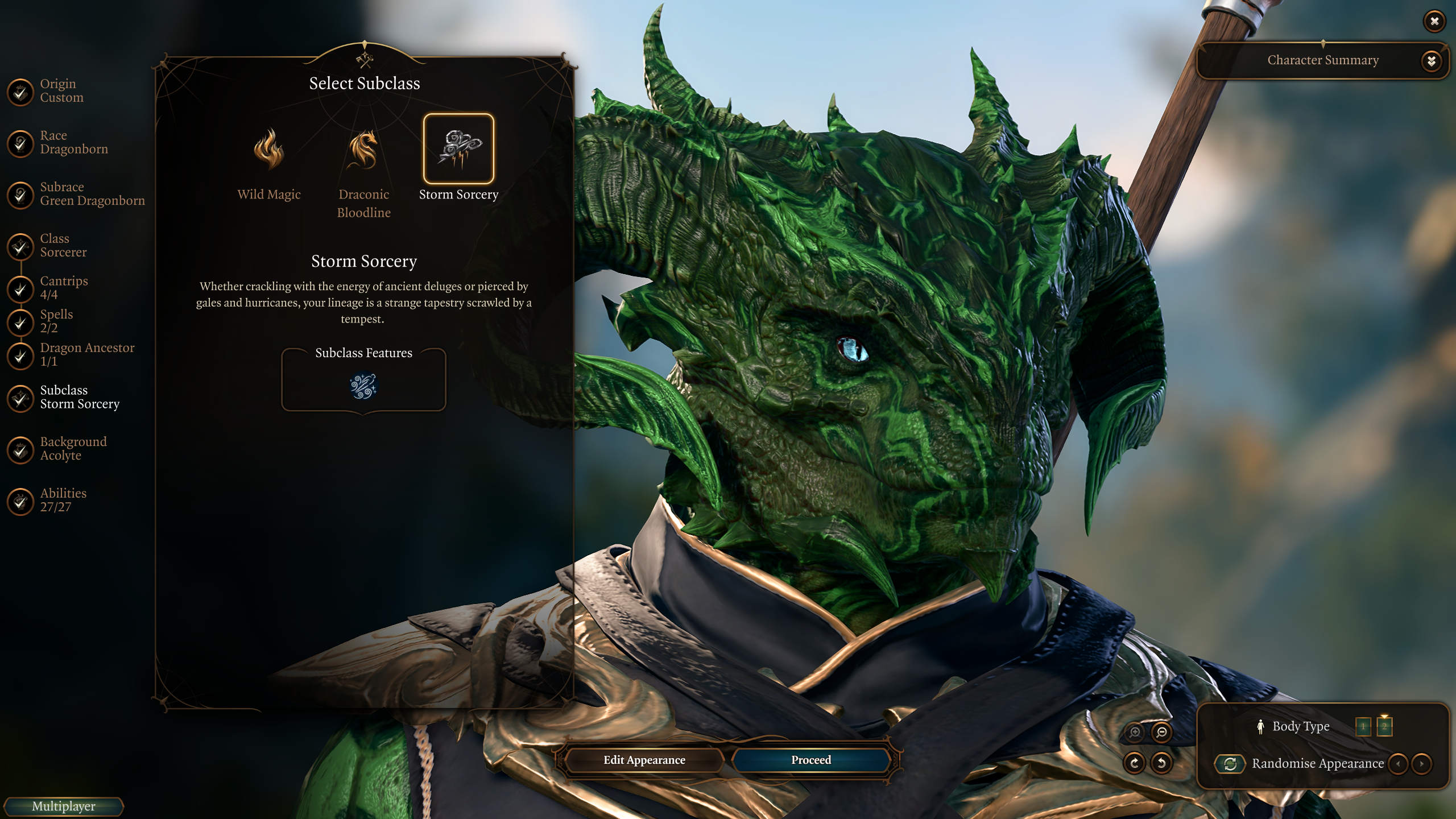Choose the Draconic Bloodline subclass

pyautogui.click(x=363, y=150)
